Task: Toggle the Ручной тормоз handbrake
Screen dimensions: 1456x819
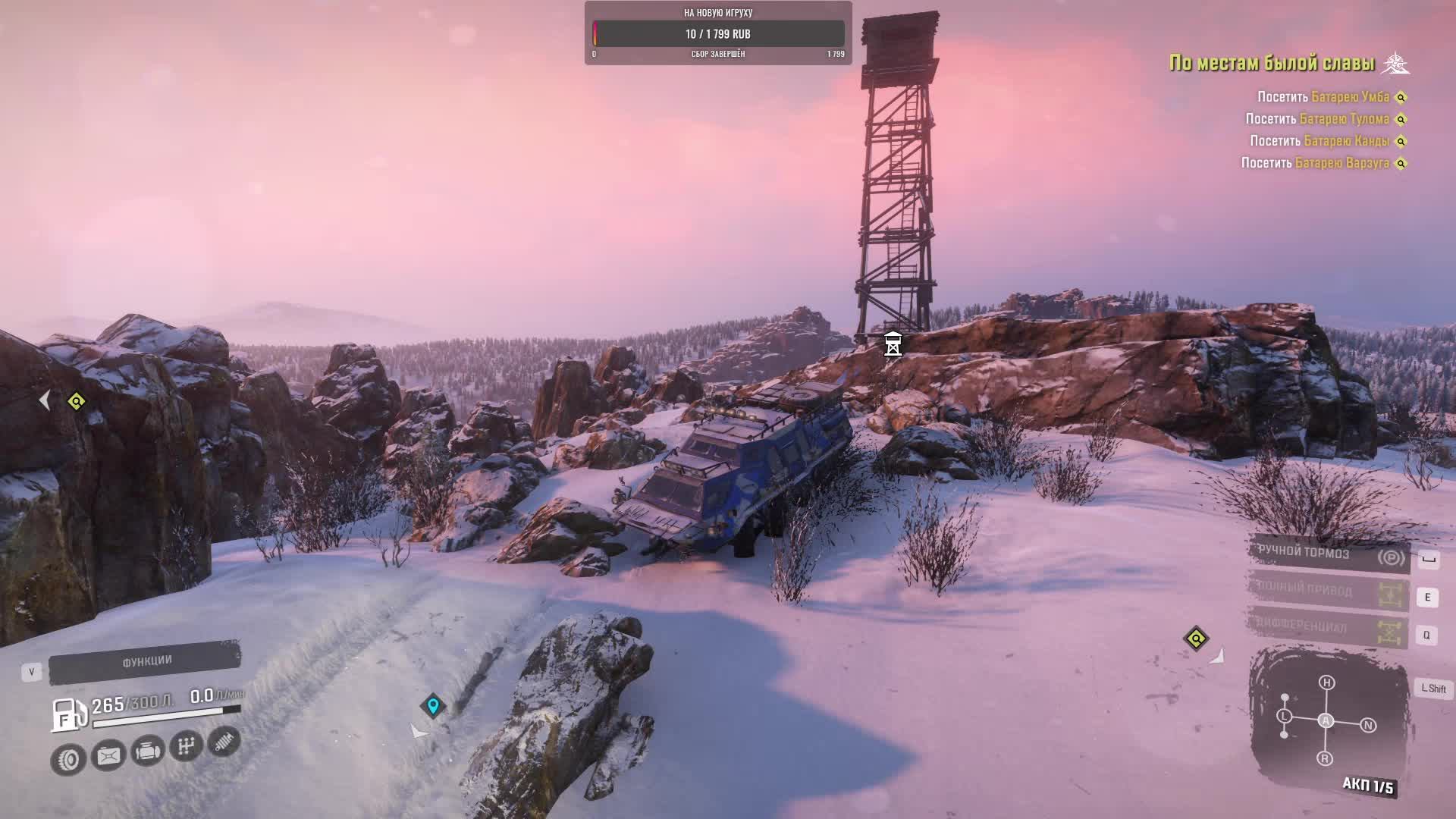Action: tap(1329, 554)
